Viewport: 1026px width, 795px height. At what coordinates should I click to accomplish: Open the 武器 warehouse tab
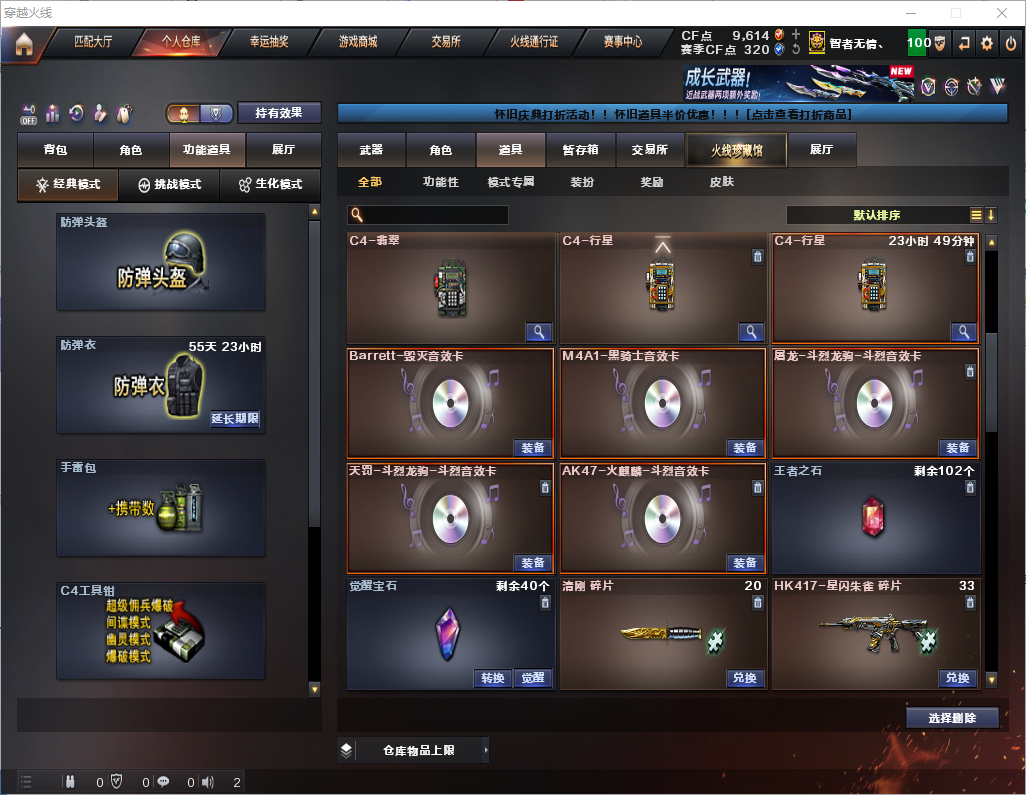[371, 150]
